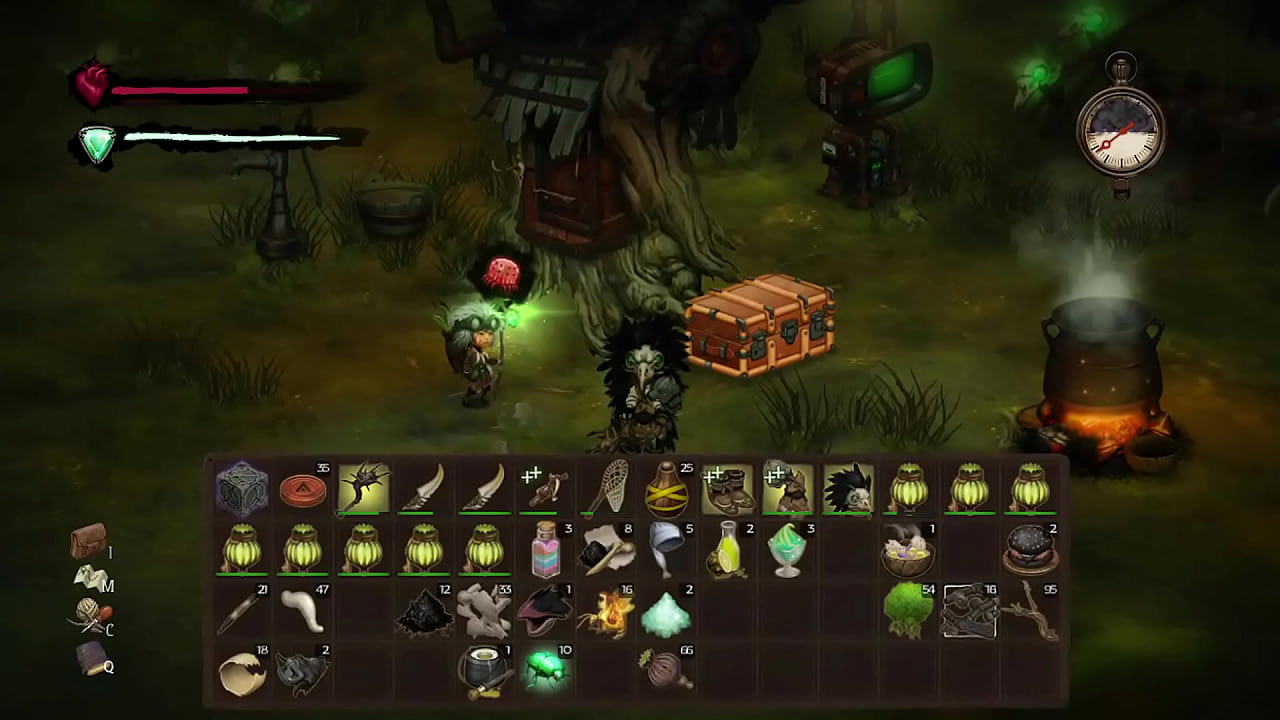This screenshot has width=1280, height=720.
Task: Select the green bush stack of 54
Action: pos(908,610)
